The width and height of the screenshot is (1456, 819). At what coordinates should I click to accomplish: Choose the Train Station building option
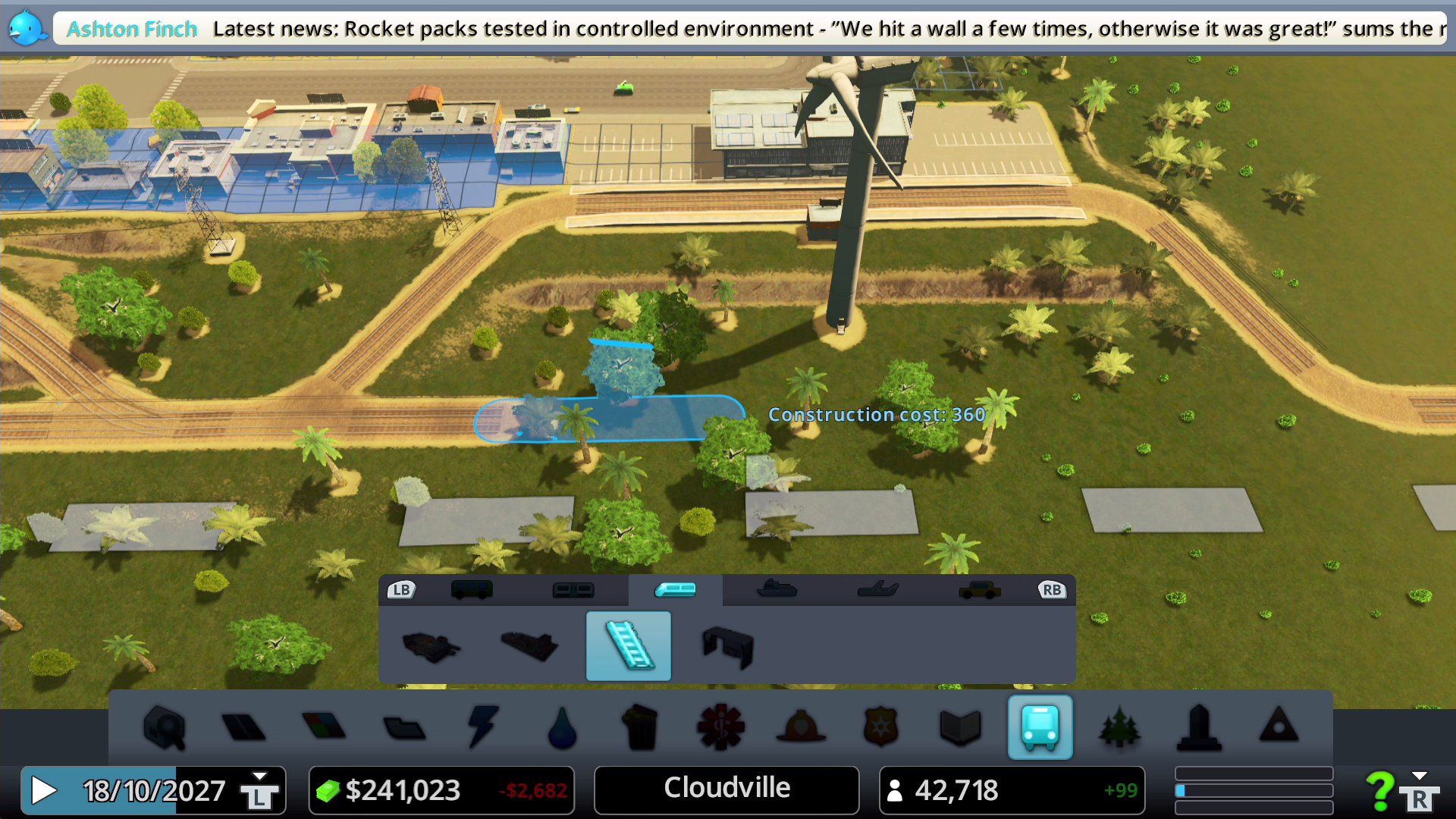coord(431,646)
